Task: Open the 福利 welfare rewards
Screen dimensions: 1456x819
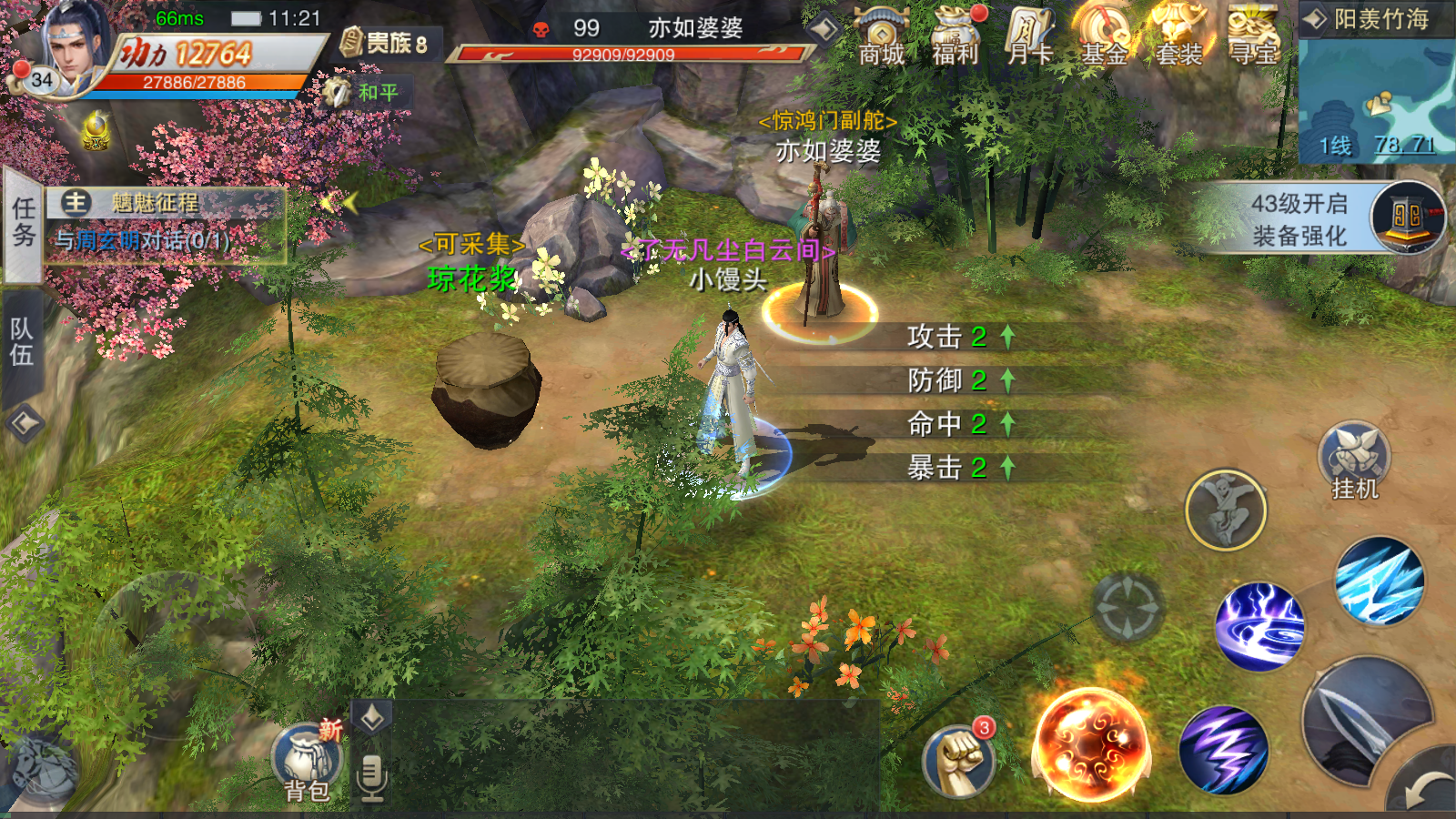Action: 955,36
